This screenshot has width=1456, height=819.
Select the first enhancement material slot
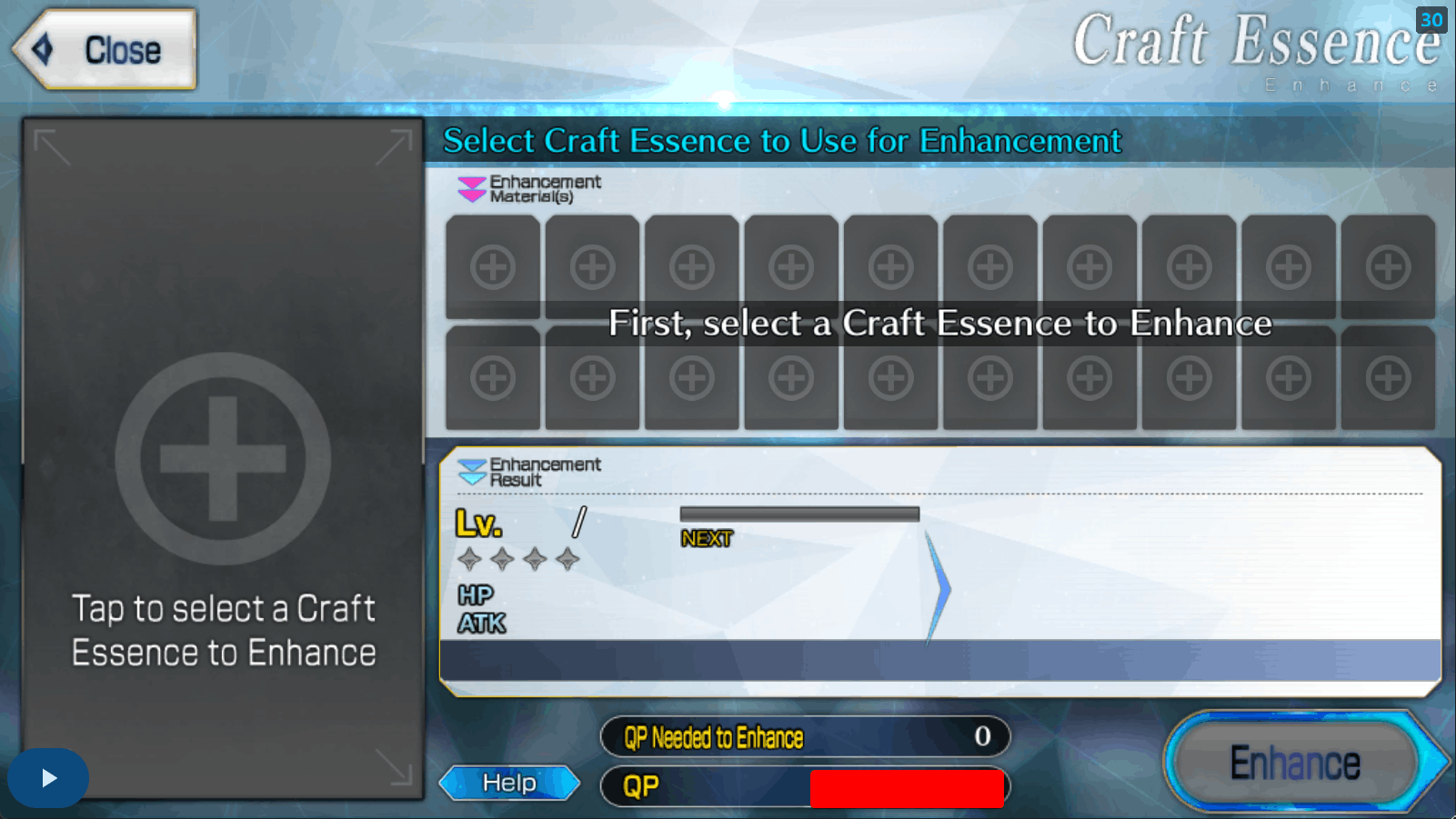pos(492,266)
